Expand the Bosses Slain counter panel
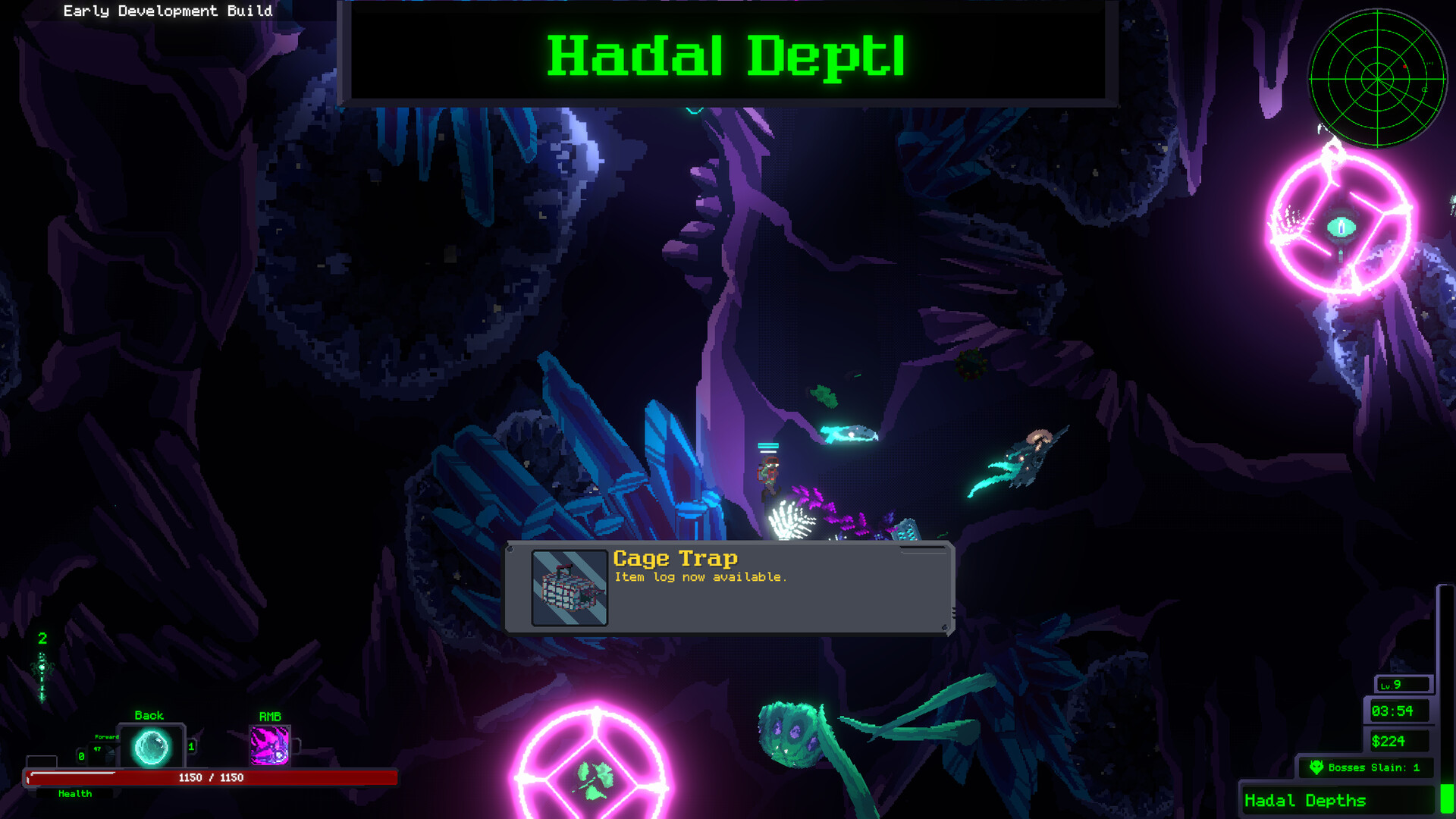 pos(1365,767)
